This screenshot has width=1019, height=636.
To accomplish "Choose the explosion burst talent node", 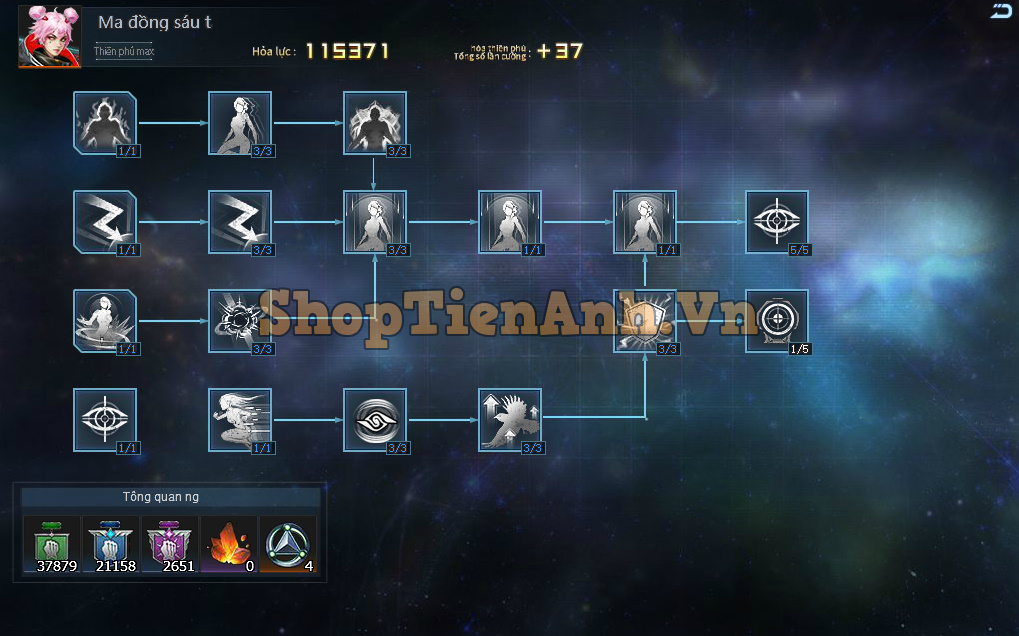I will pos(240,321).
